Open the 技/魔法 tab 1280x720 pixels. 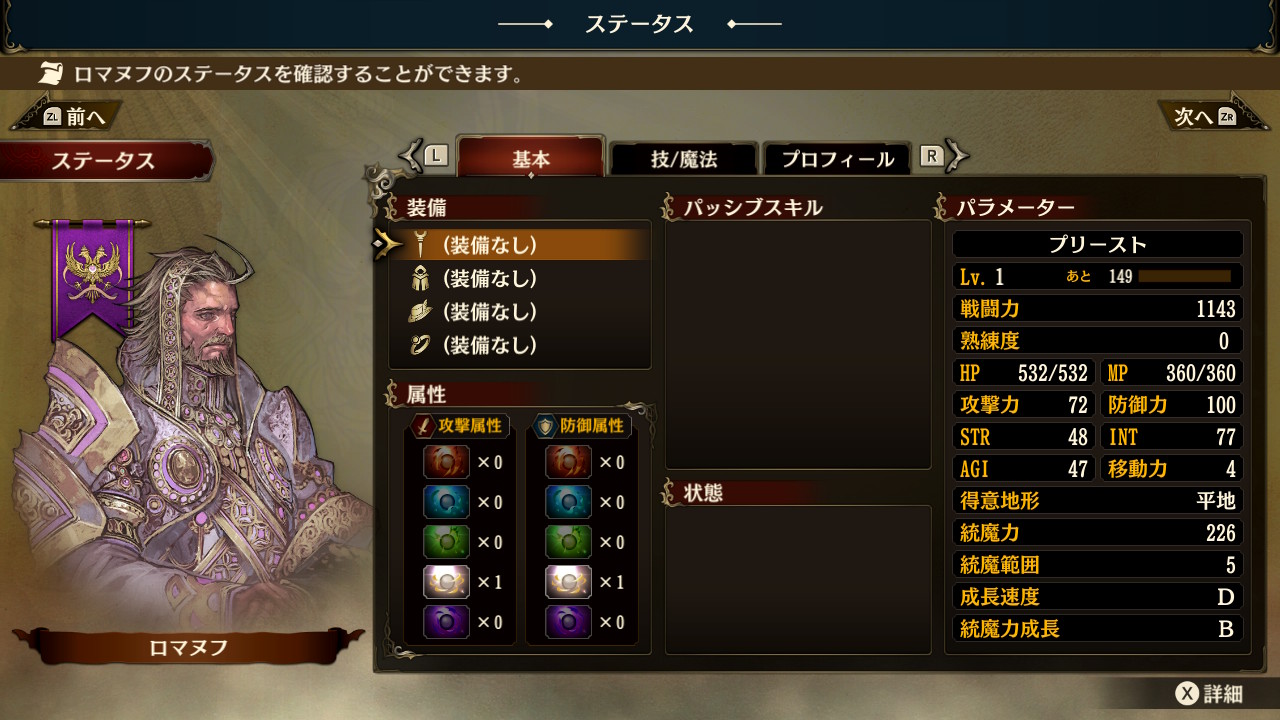(x=684, y=159)
